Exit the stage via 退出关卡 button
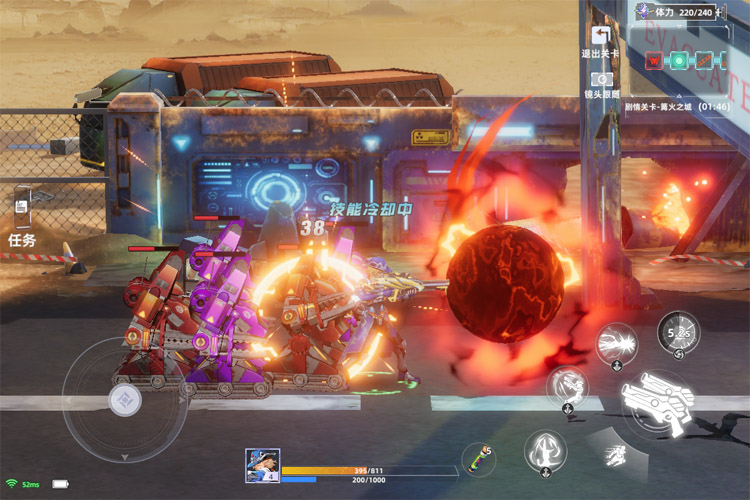 (x=601, y=39)
